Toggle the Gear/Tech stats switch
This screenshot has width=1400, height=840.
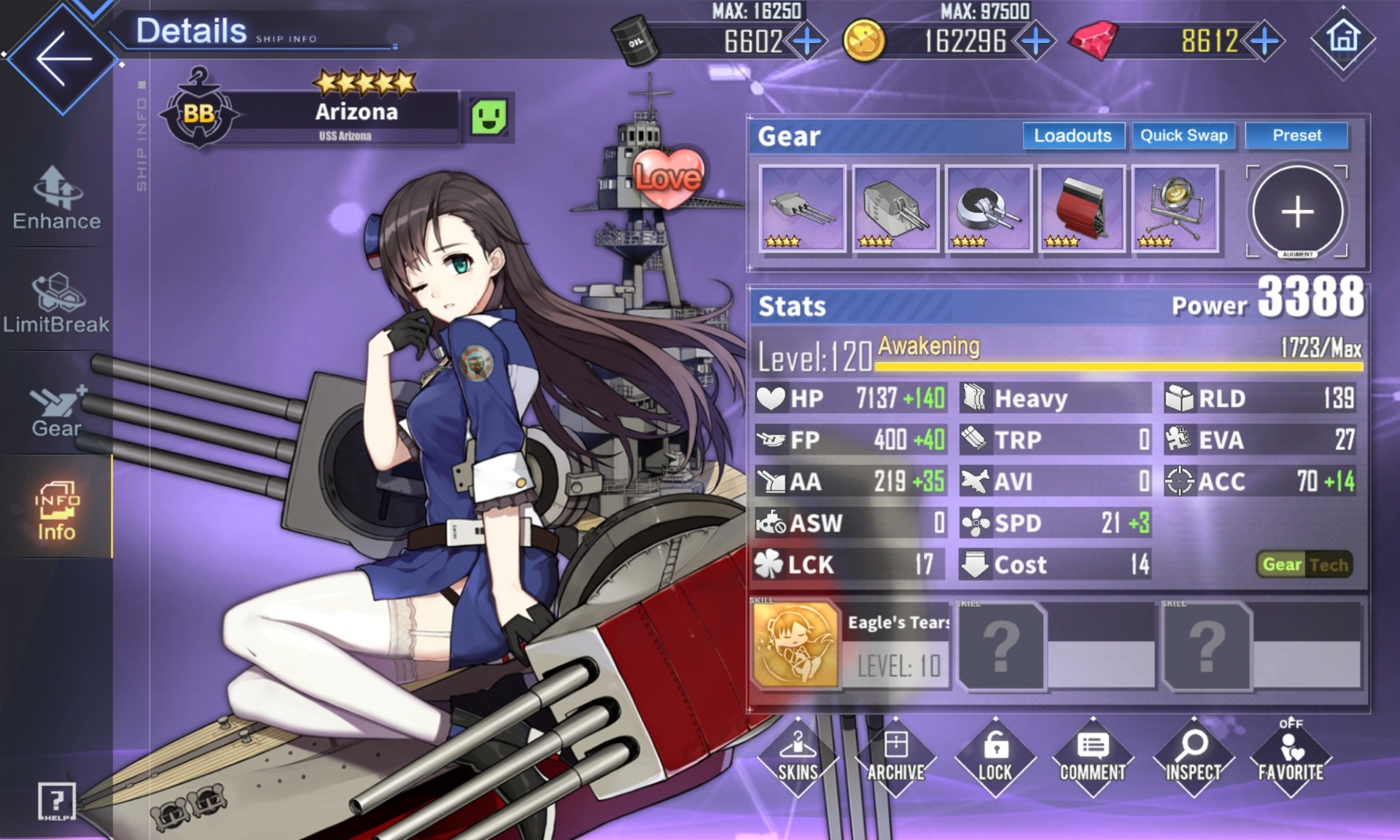pyautogui.click(x=1305, y=564)
